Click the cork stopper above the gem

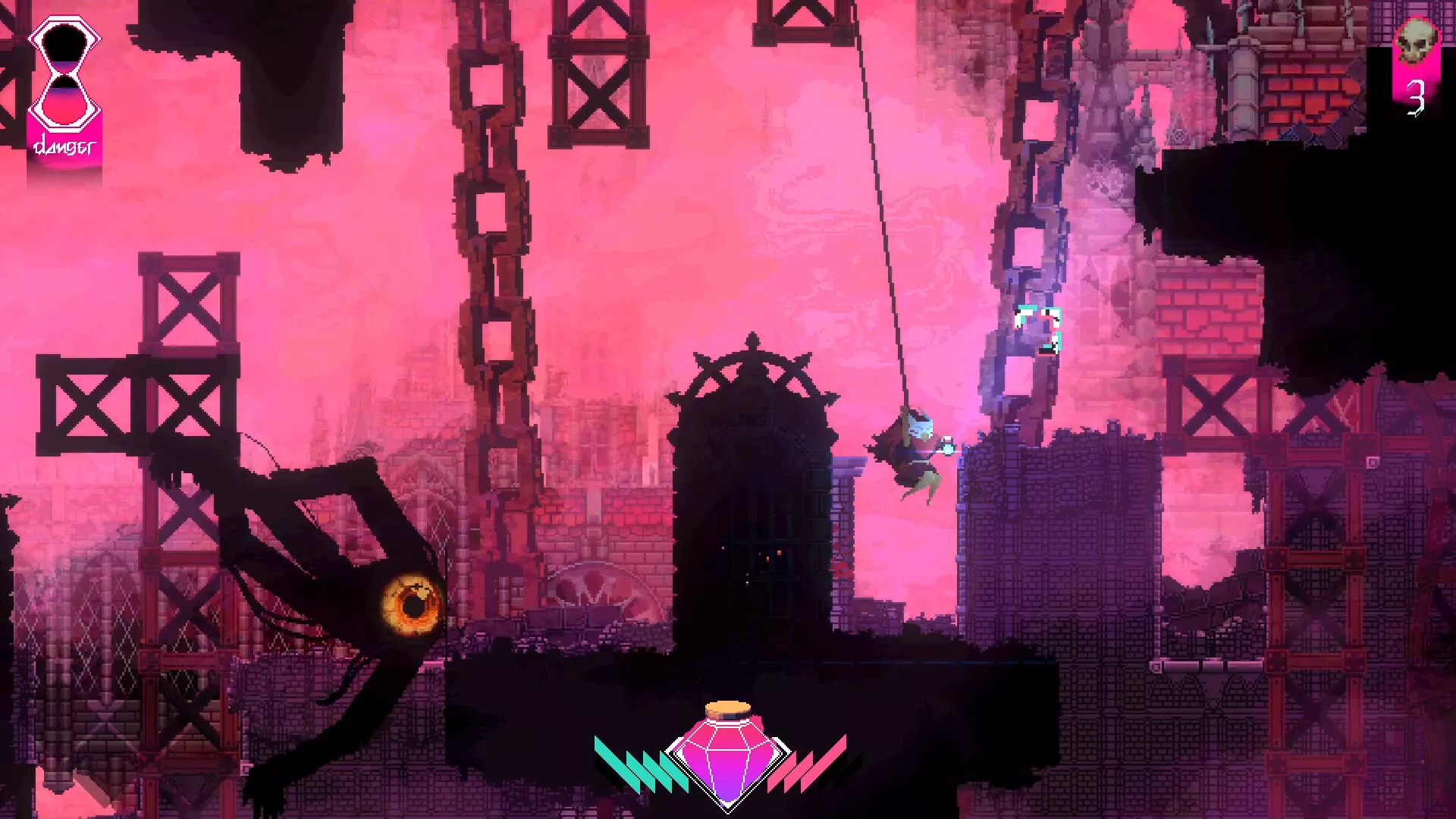pos(728,709)
